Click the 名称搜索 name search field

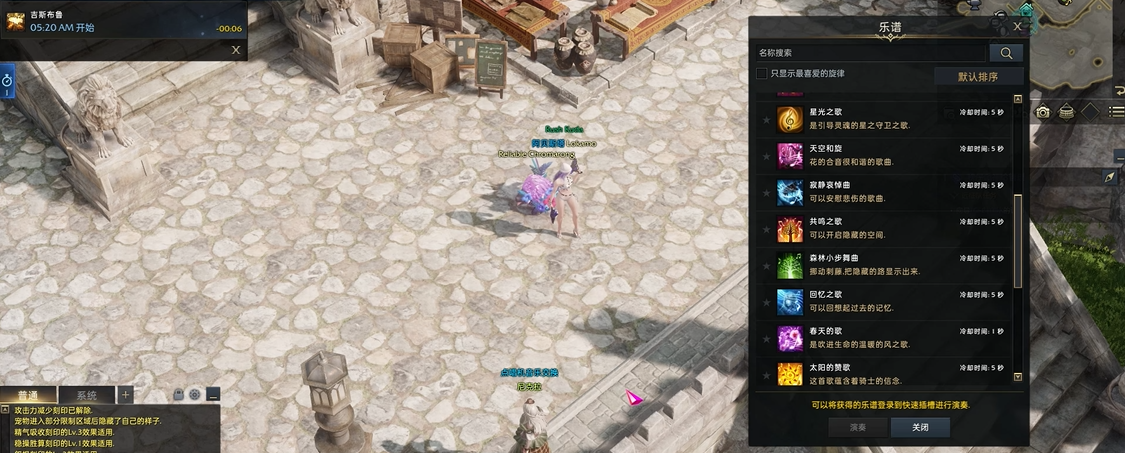870,53
